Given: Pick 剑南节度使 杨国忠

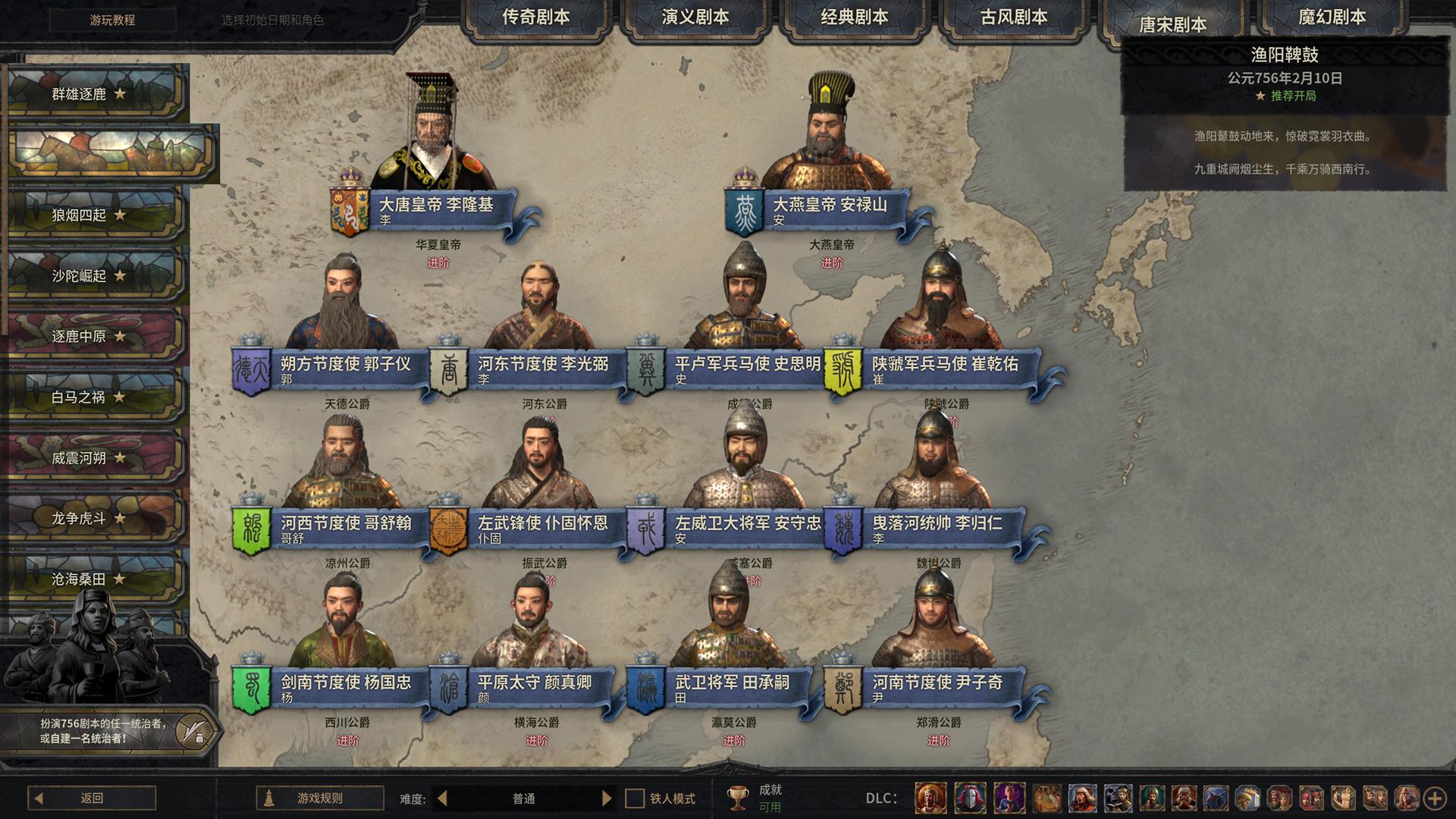Looking at the screenshot, I should (x=346, y=683).
